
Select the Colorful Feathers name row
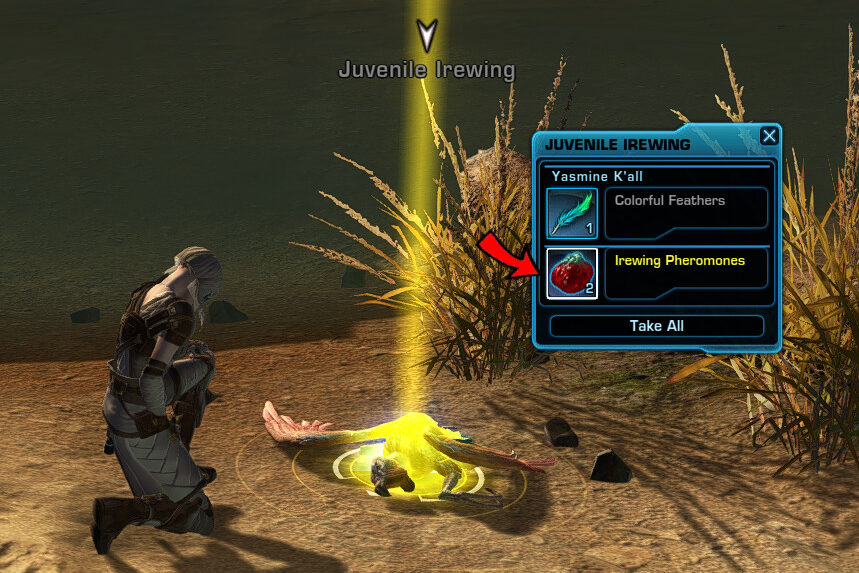tap(686, 207)
